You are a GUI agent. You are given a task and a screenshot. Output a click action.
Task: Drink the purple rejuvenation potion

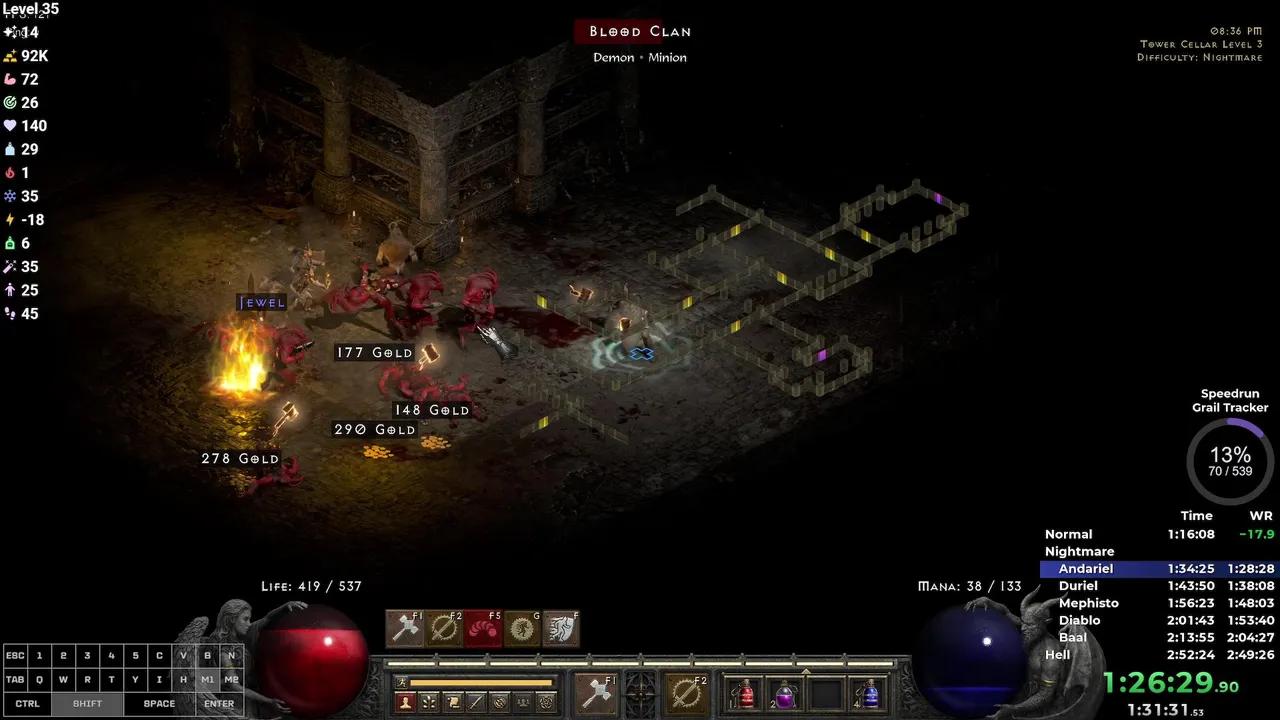point(786,693)
